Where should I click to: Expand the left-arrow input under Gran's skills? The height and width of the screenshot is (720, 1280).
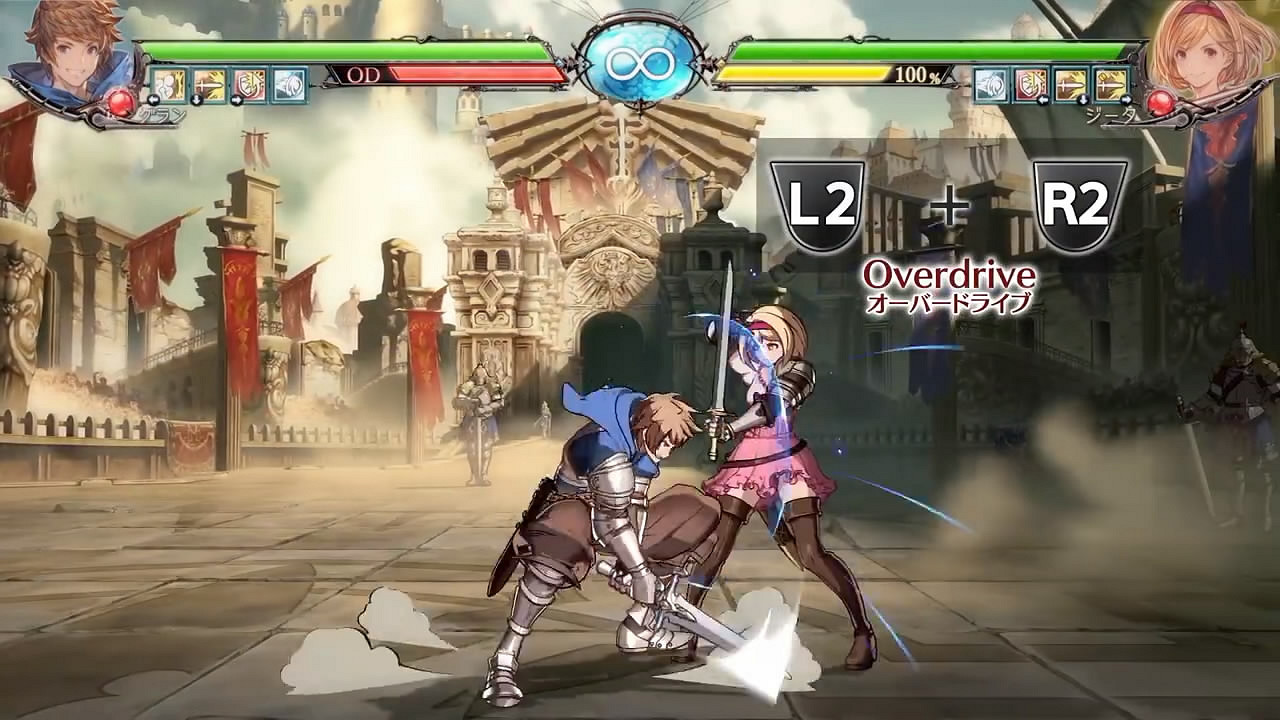coord(152,99)
